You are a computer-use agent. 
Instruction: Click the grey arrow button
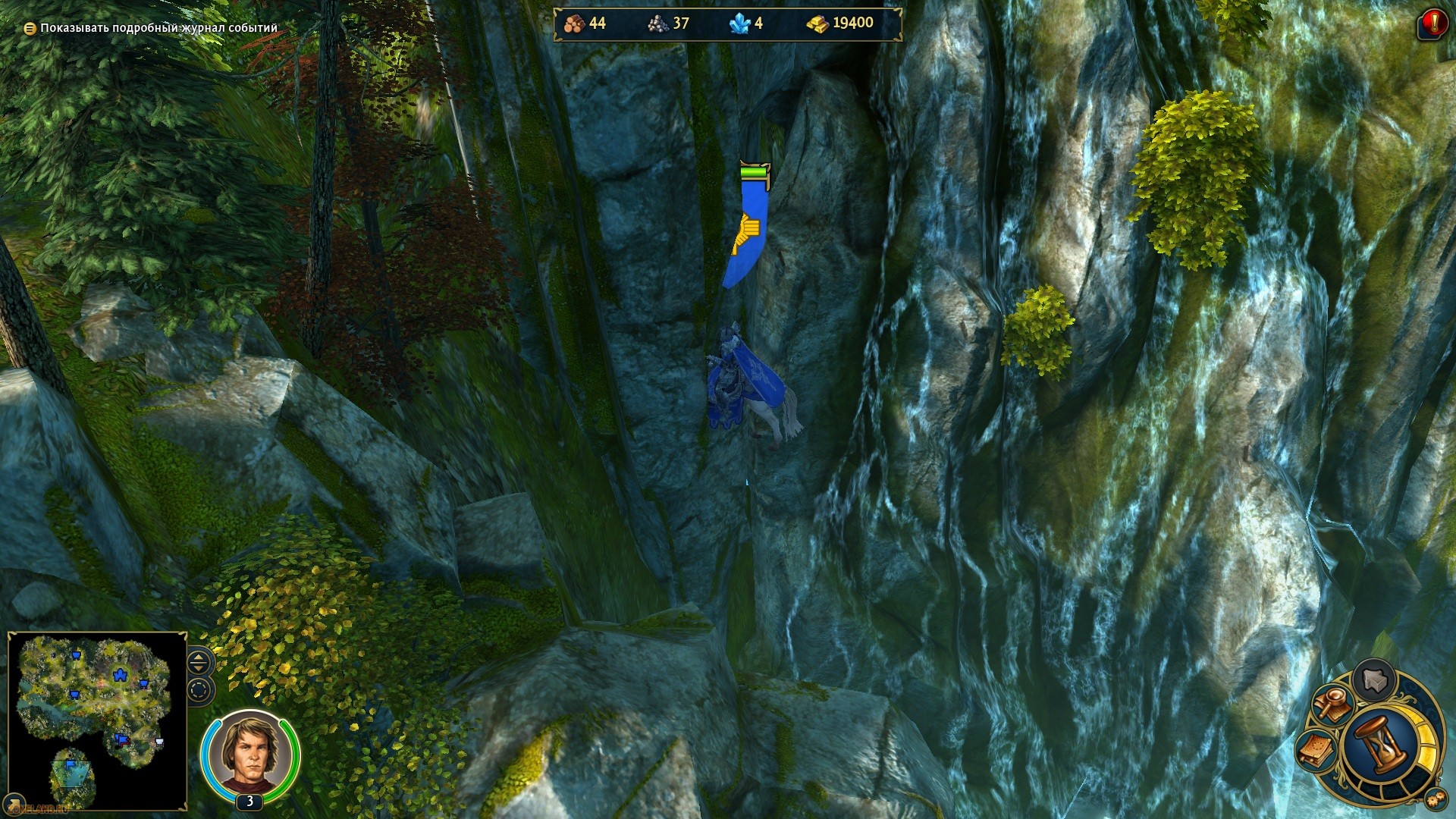pyautogui.click(x=1373, y=679)
